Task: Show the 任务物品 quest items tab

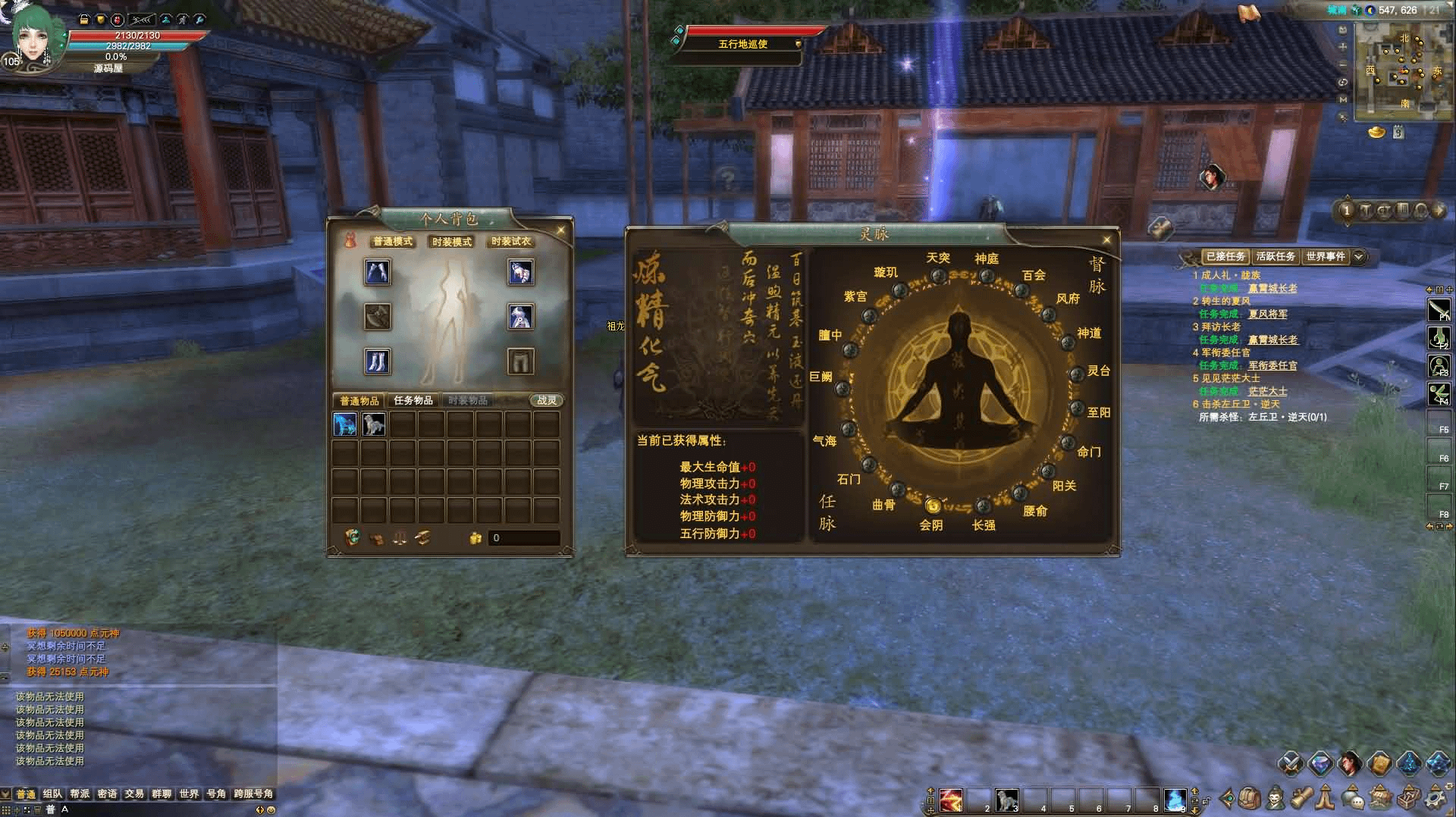Action: (413, 400)
